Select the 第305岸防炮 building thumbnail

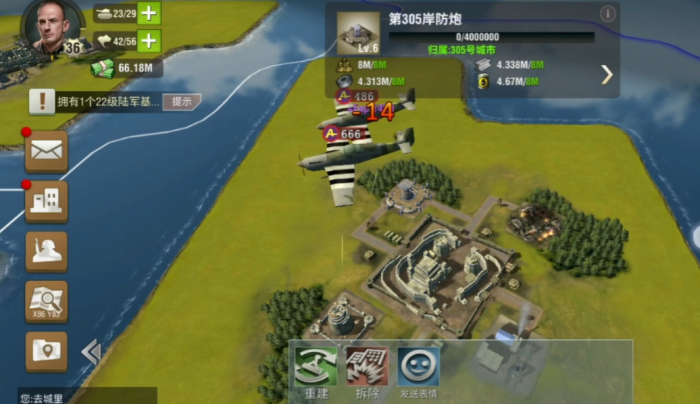358,33
